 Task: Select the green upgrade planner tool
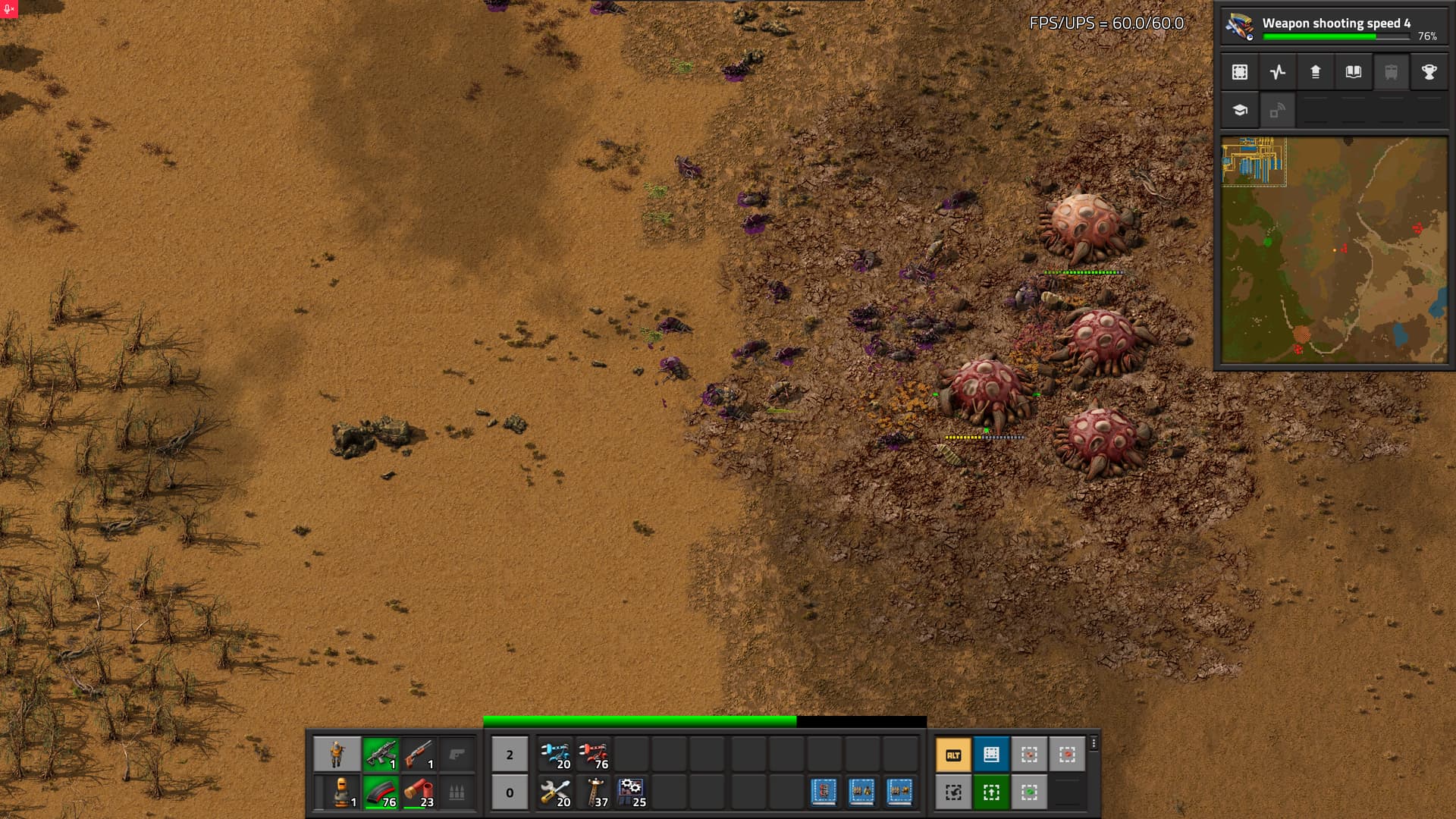(991, 792)
